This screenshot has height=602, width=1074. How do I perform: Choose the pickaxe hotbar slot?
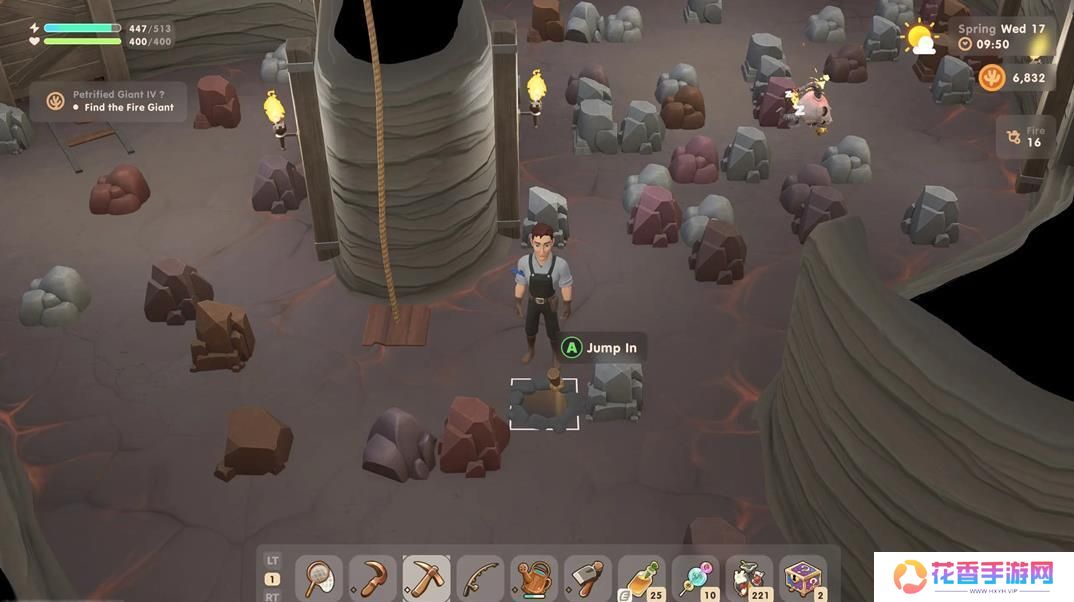(x=427, y=578)
